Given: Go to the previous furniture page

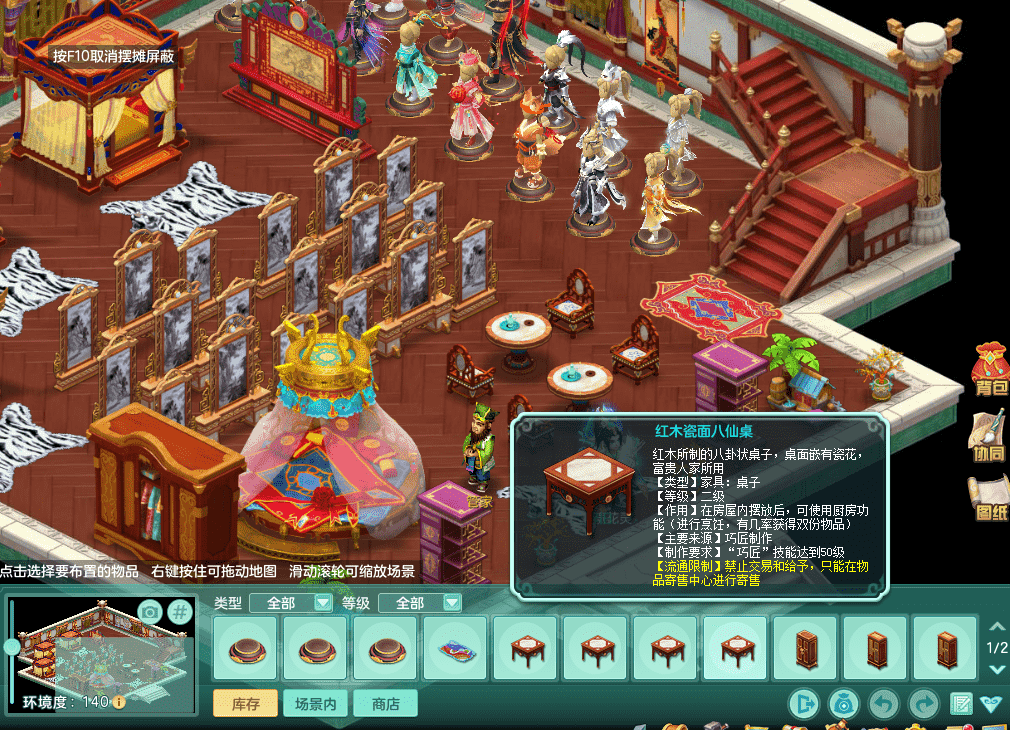Looking at the screenshot, I should pyautogui.click(x=996, y=626).
